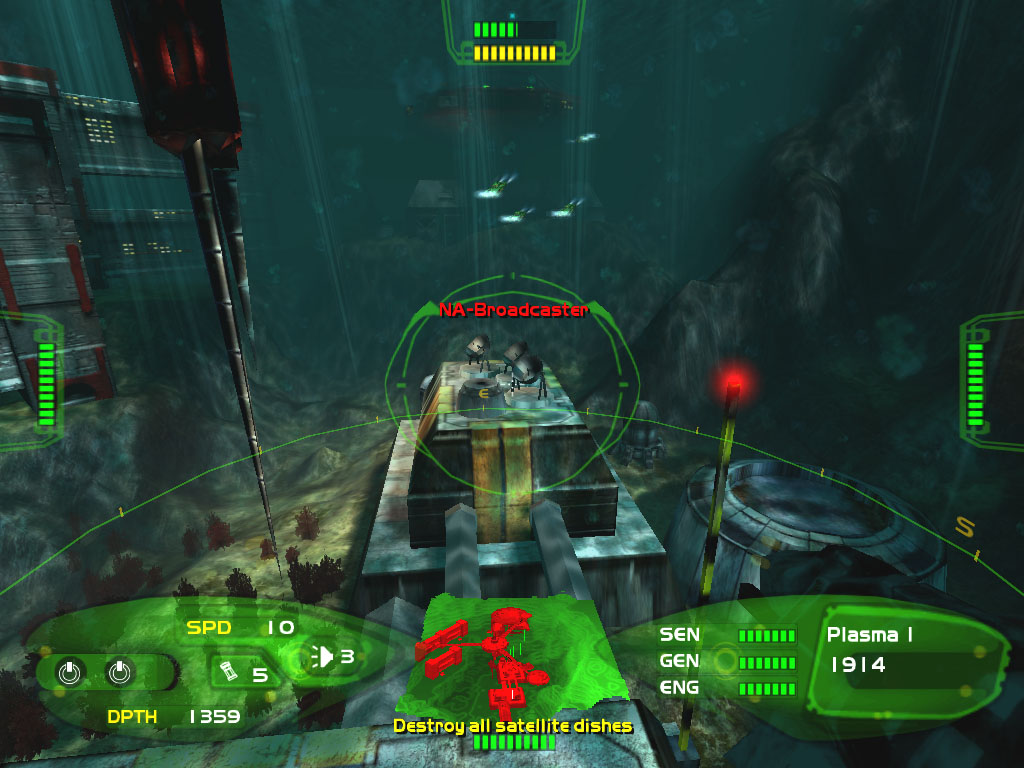The height and width of the screenshot is (768, 1024).
Task: Select the NA-Broadcaster target label
Action: click(x=514, y=310)
